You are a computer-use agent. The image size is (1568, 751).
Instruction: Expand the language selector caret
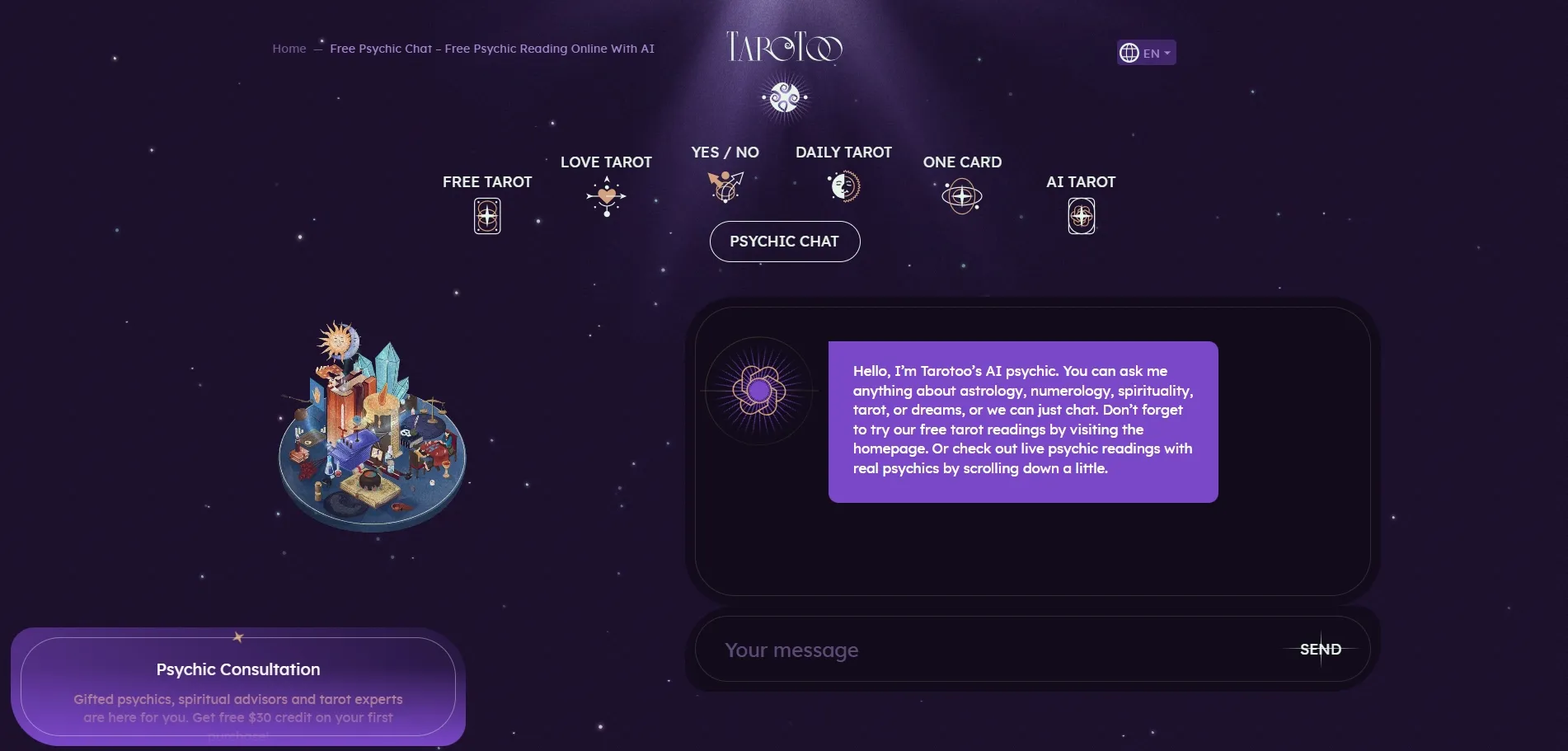(1166, 52)
